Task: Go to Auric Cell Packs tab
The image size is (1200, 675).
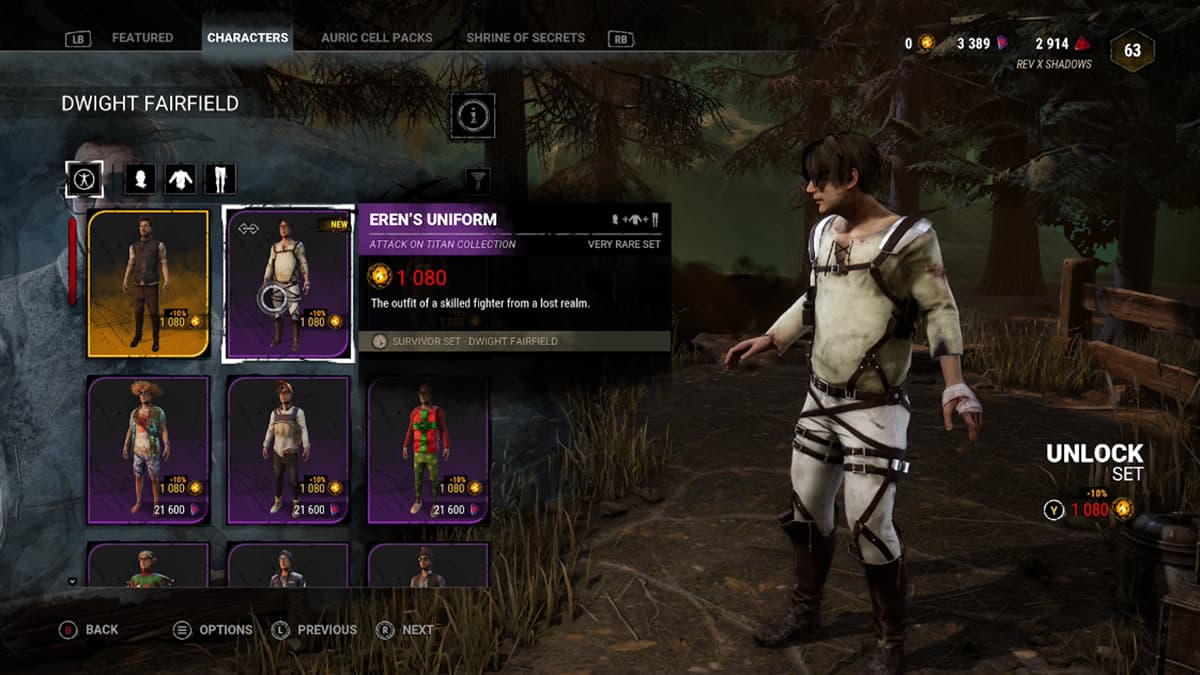Action: click(x=377, y=38)
